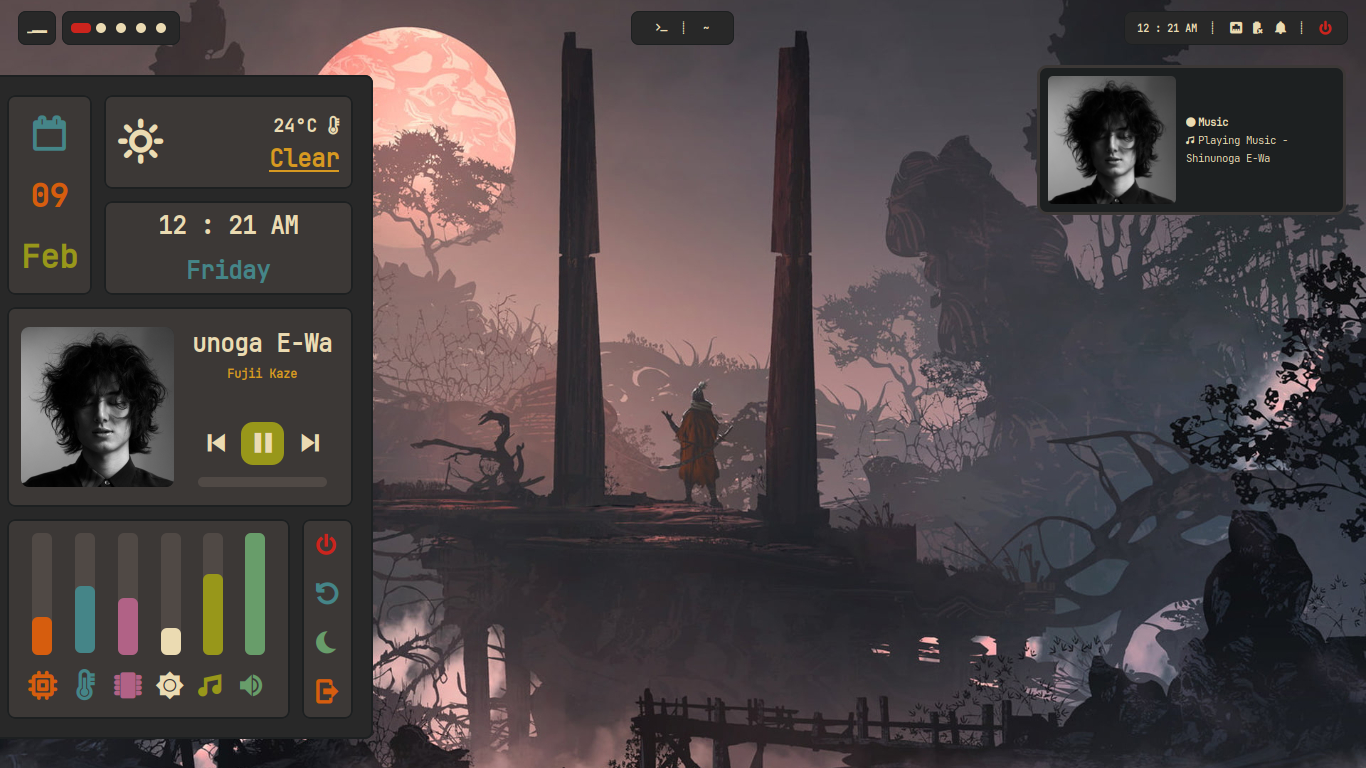This screenshot has height=768, width=1366.
Task: Skip to the next track
Action: point(310,443)
